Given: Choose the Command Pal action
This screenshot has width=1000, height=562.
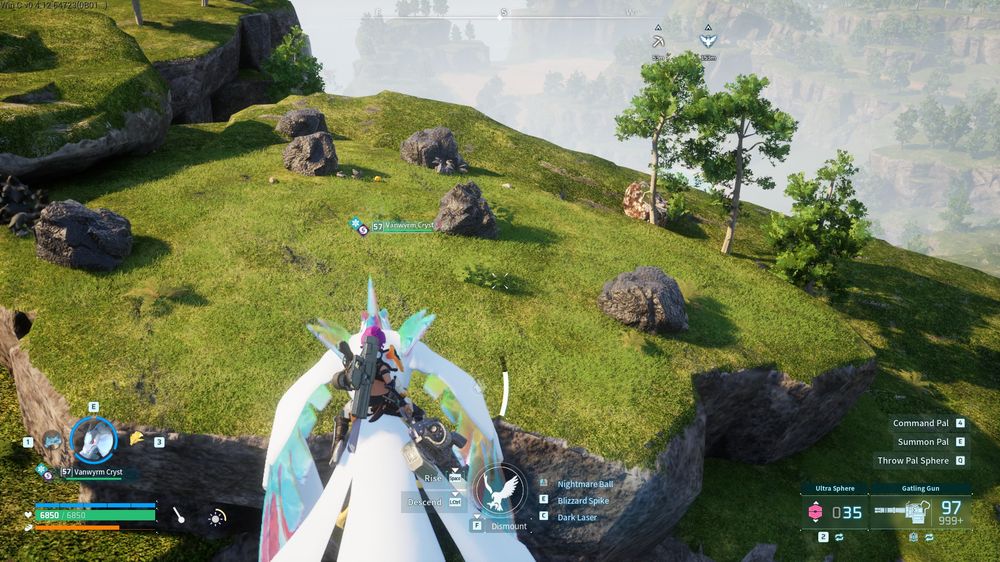Looking at the screenshot, I should click(x=921, y=423).
